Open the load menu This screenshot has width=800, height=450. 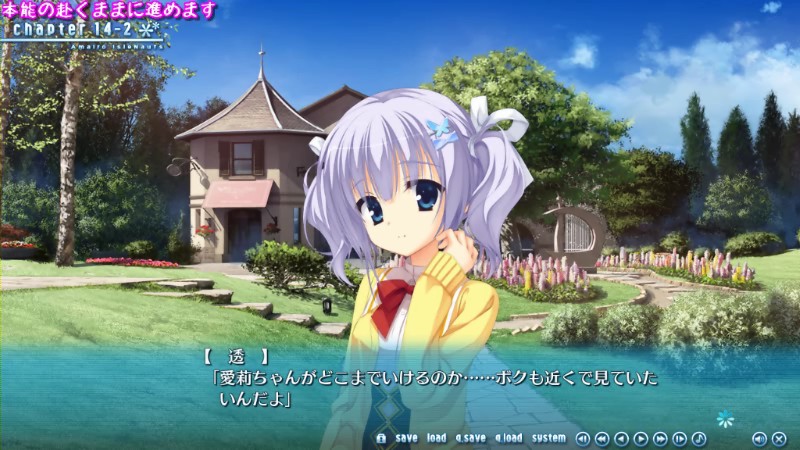click(436, 438)
